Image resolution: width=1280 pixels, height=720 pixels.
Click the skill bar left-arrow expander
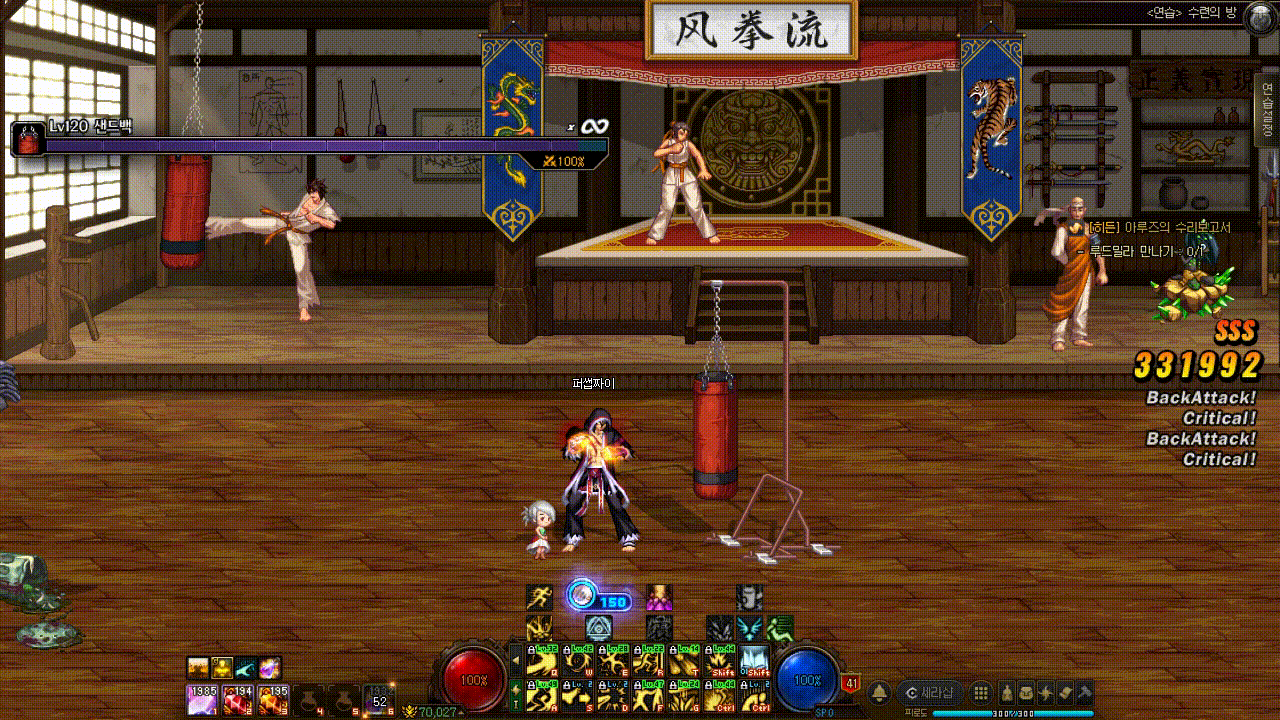click(x=516, y=661)
